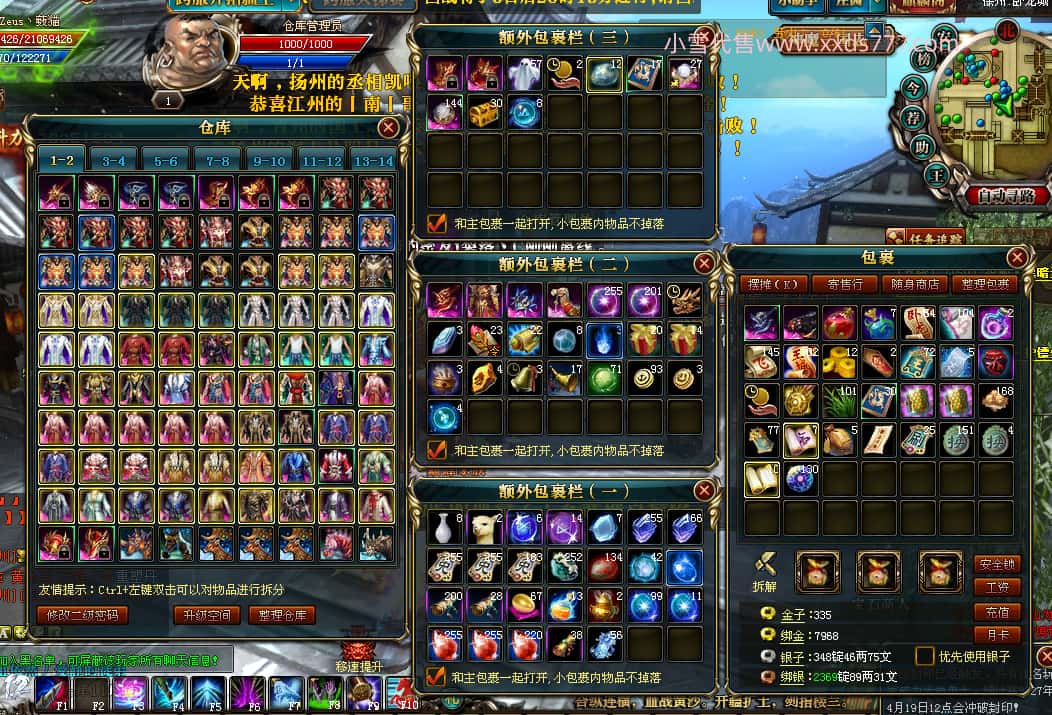Image resolution: width=1052 pixels, height=715 pixels.
Task: Sort warehouse using 整理仓库
Action: [281, 614]
